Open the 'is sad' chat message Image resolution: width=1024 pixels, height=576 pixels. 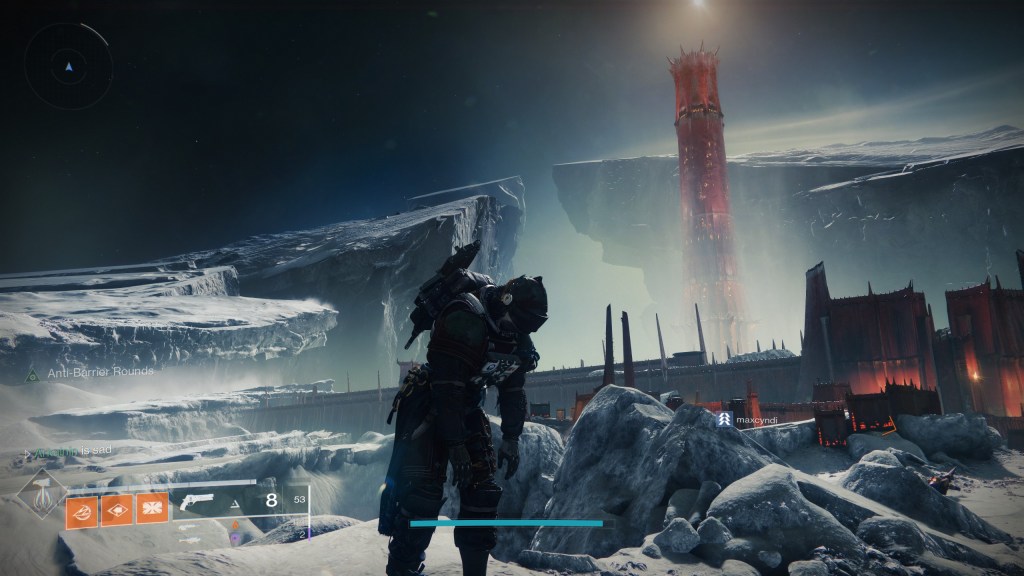click(70, 452)
